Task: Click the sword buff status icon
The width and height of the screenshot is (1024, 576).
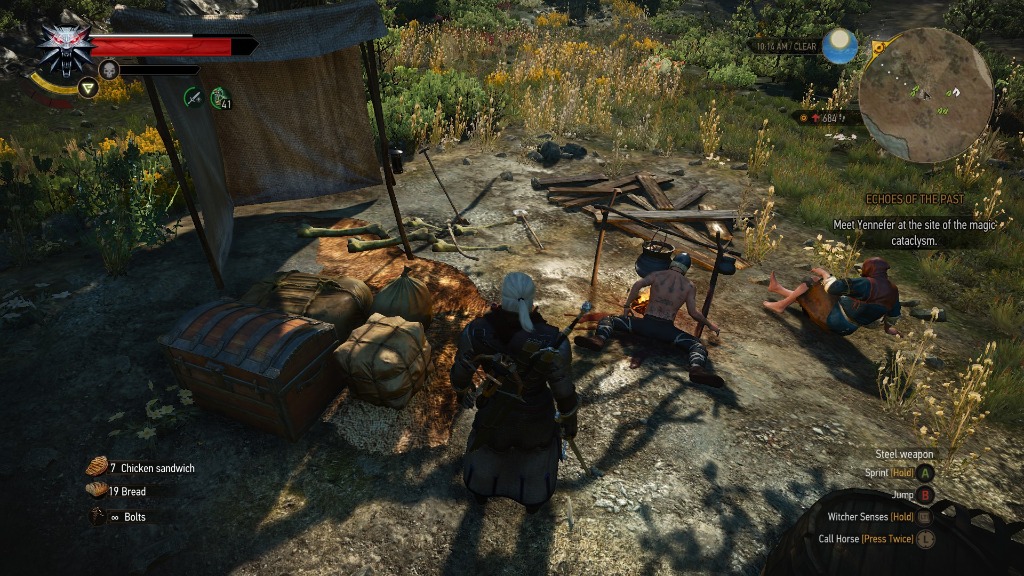Action: point(193,96)
